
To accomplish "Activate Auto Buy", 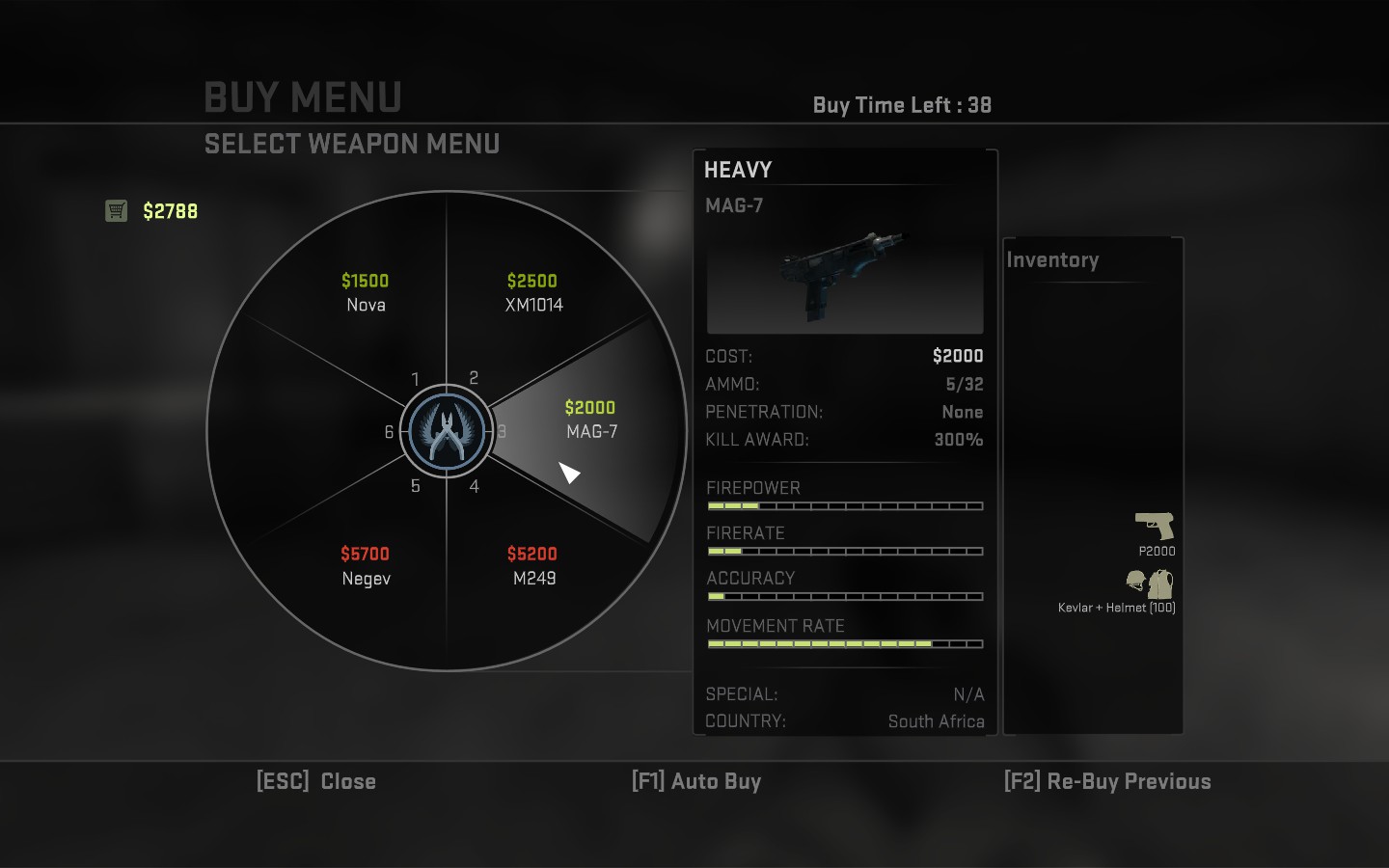I will tap(696, 781).
